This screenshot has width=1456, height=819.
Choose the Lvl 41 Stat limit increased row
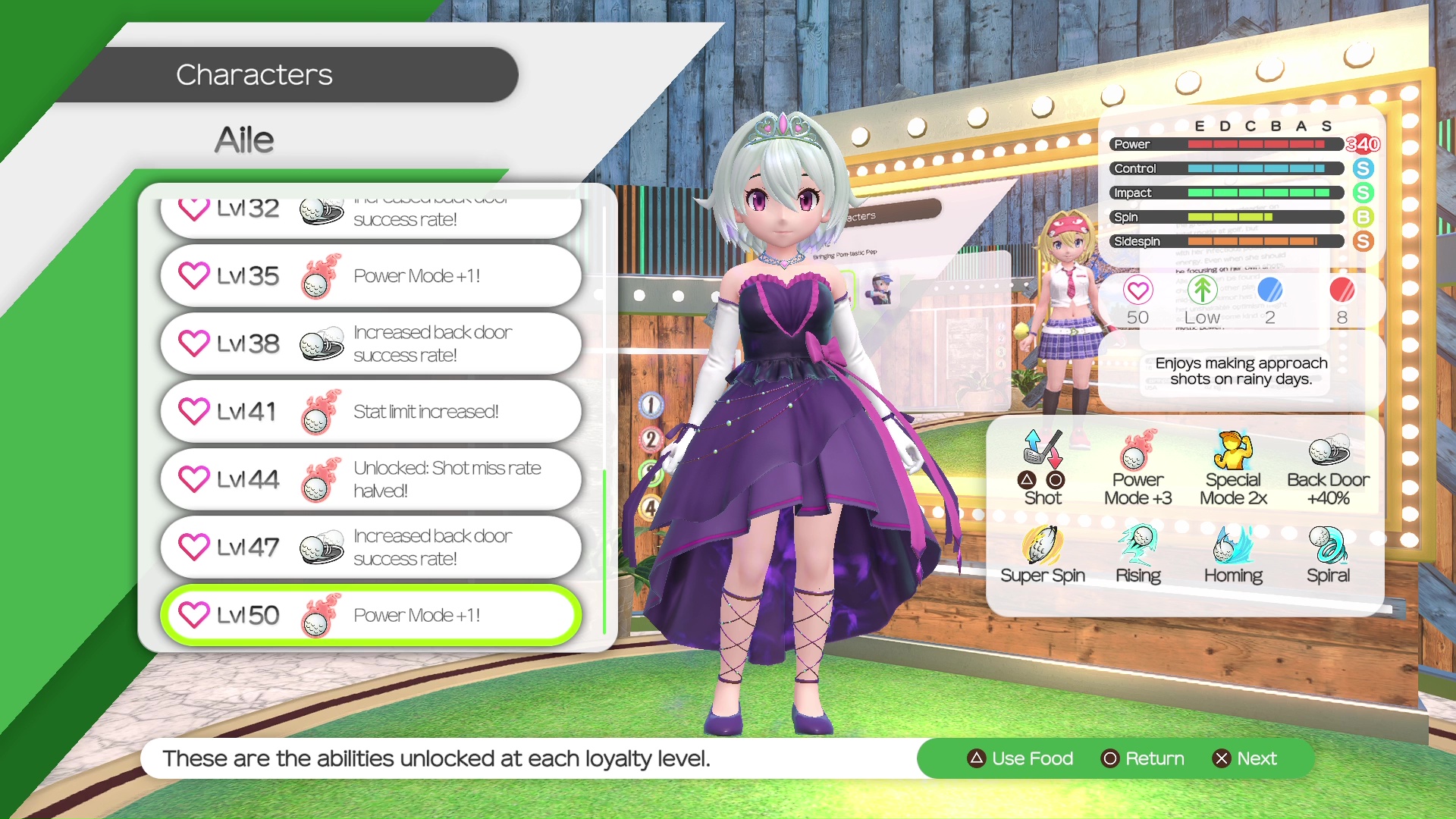pos(371,412)
